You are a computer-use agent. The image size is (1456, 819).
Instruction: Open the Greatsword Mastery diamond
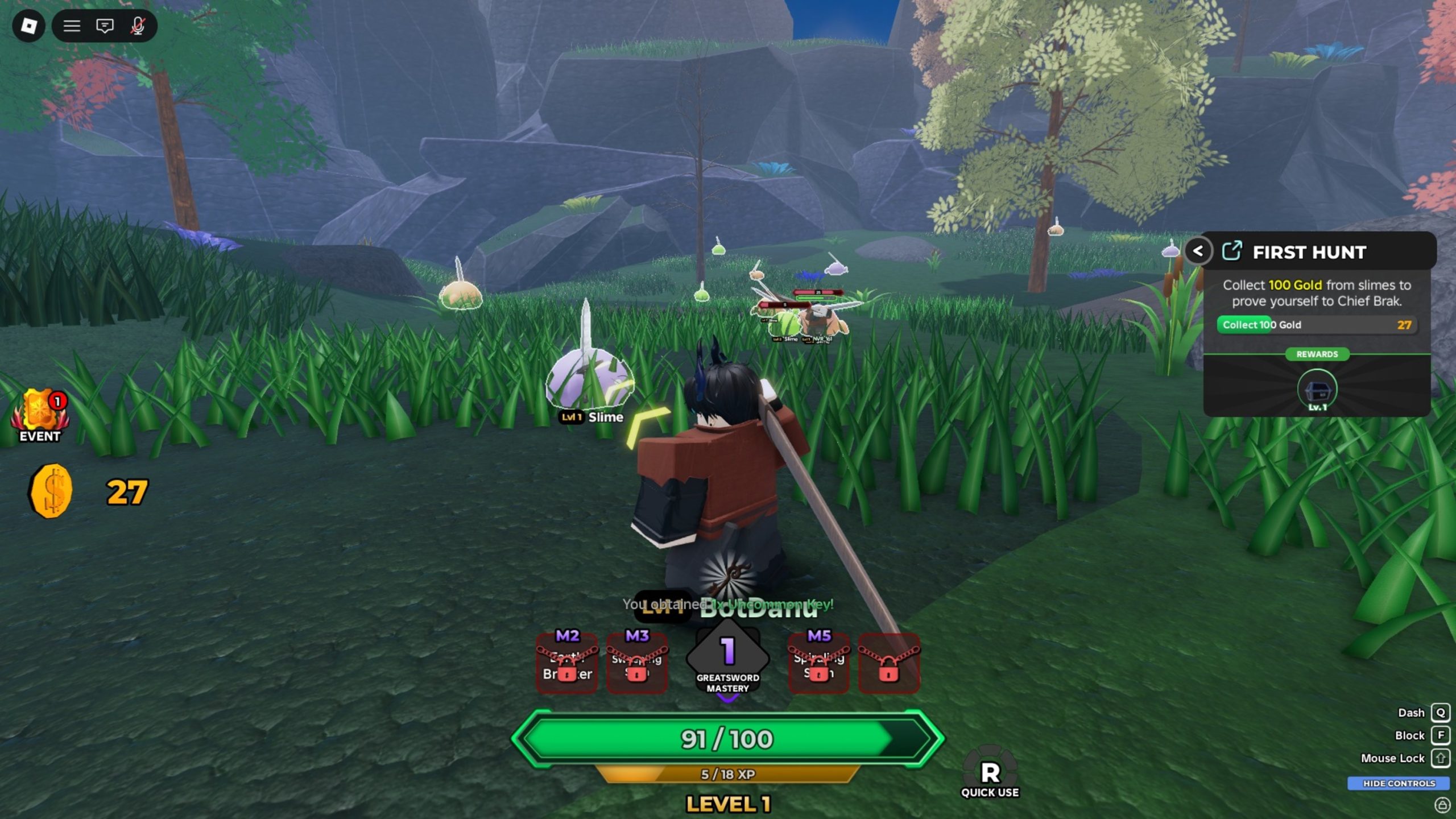click(x=728, y=660)
